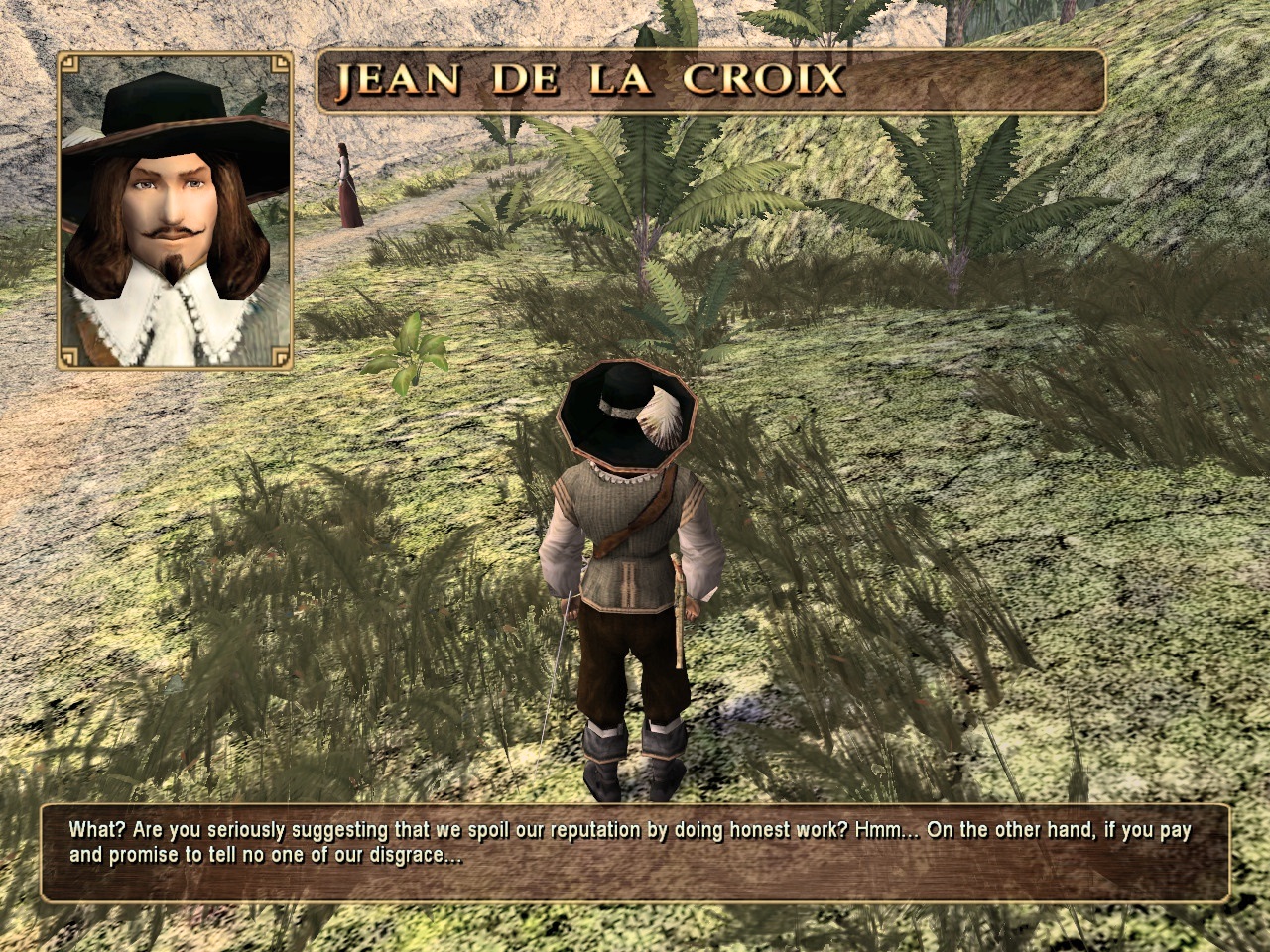Screen dimensions: 1270x952
Task: Advance the dialogue by clicking the text box
Action: 635,852
